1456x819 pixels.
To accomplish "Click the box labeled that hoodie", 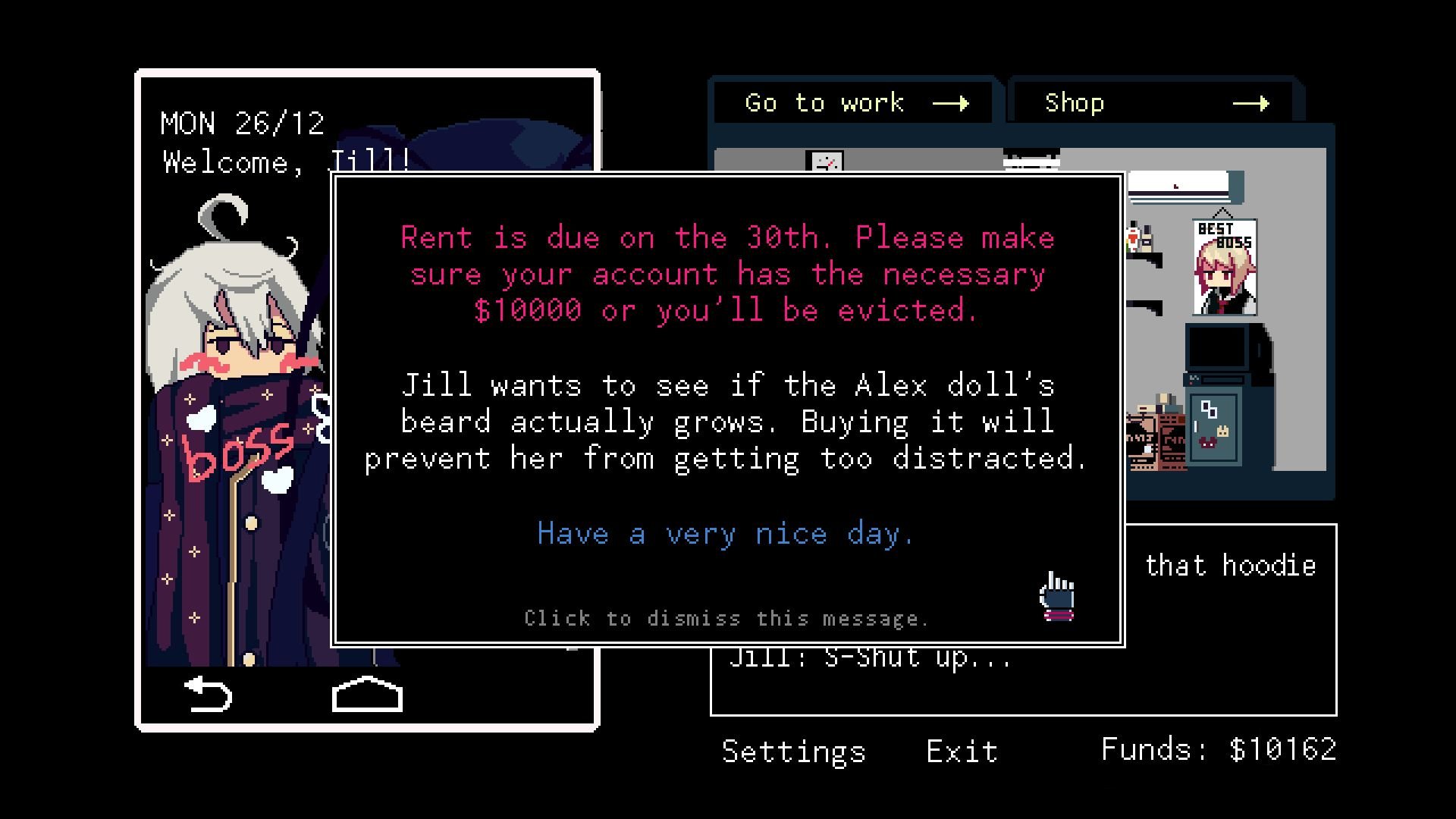I will point(1228,565).
